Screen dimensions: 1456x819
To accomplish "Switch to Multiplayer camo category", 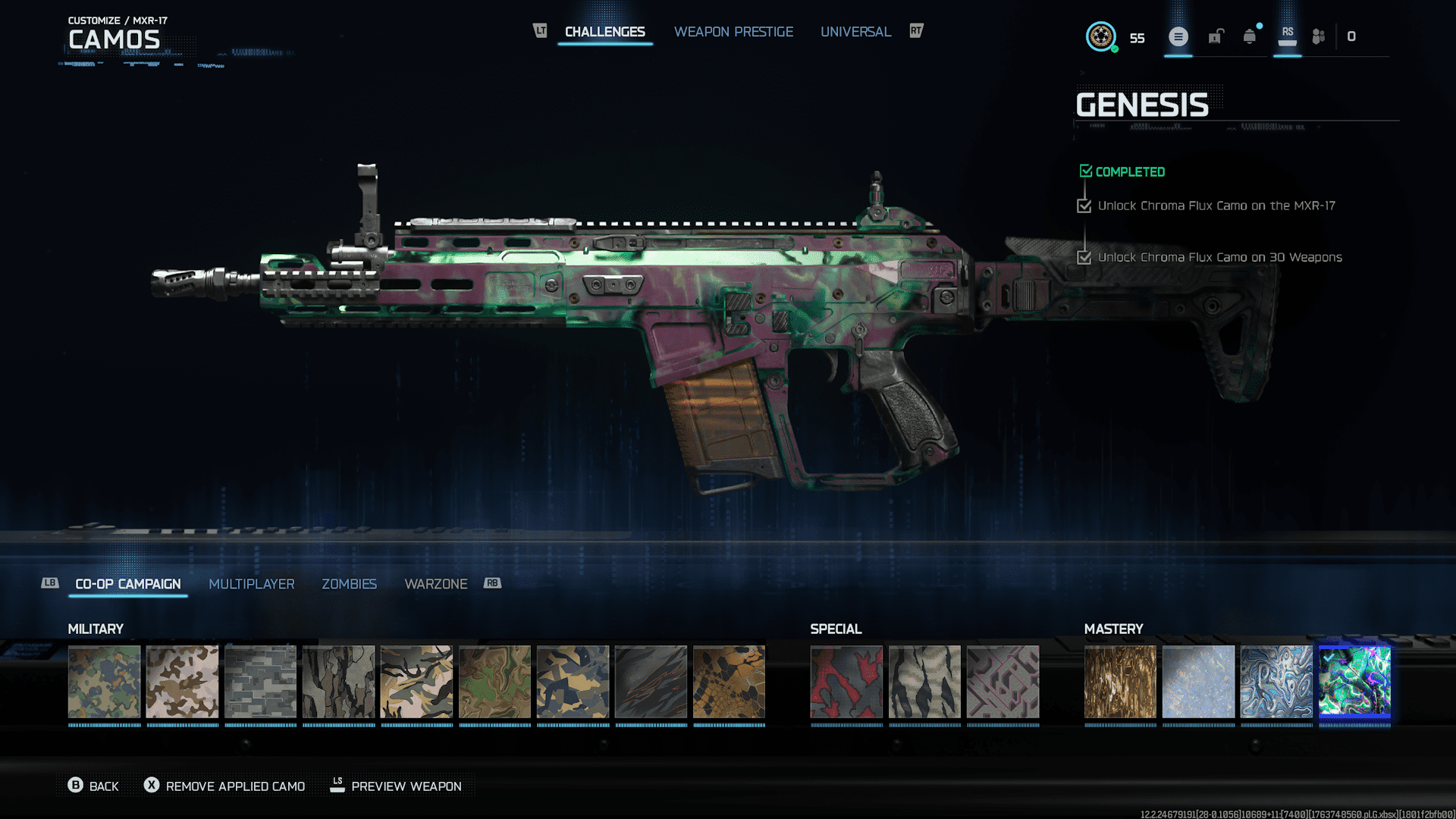I will coord(252,584).
